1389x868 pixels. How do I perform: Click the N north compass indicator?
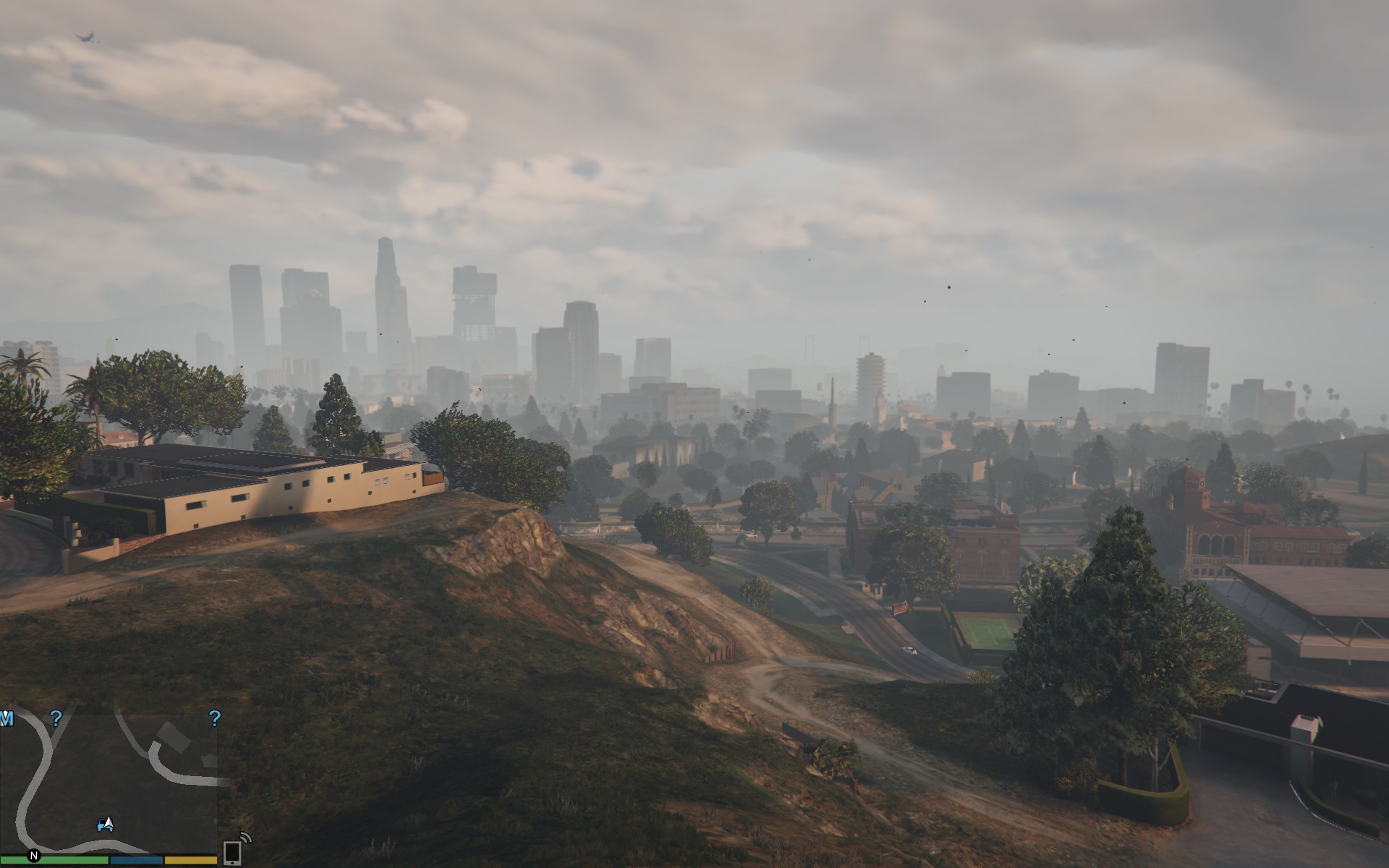[34, 856]
